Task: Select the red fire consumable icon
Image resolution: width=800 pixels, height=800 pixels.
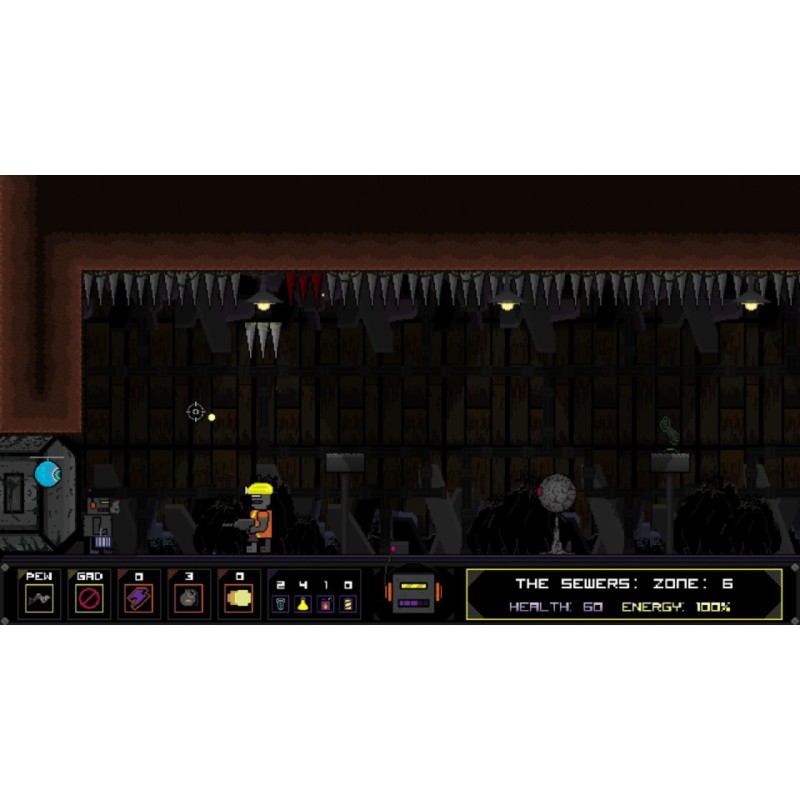Action: 325,604
